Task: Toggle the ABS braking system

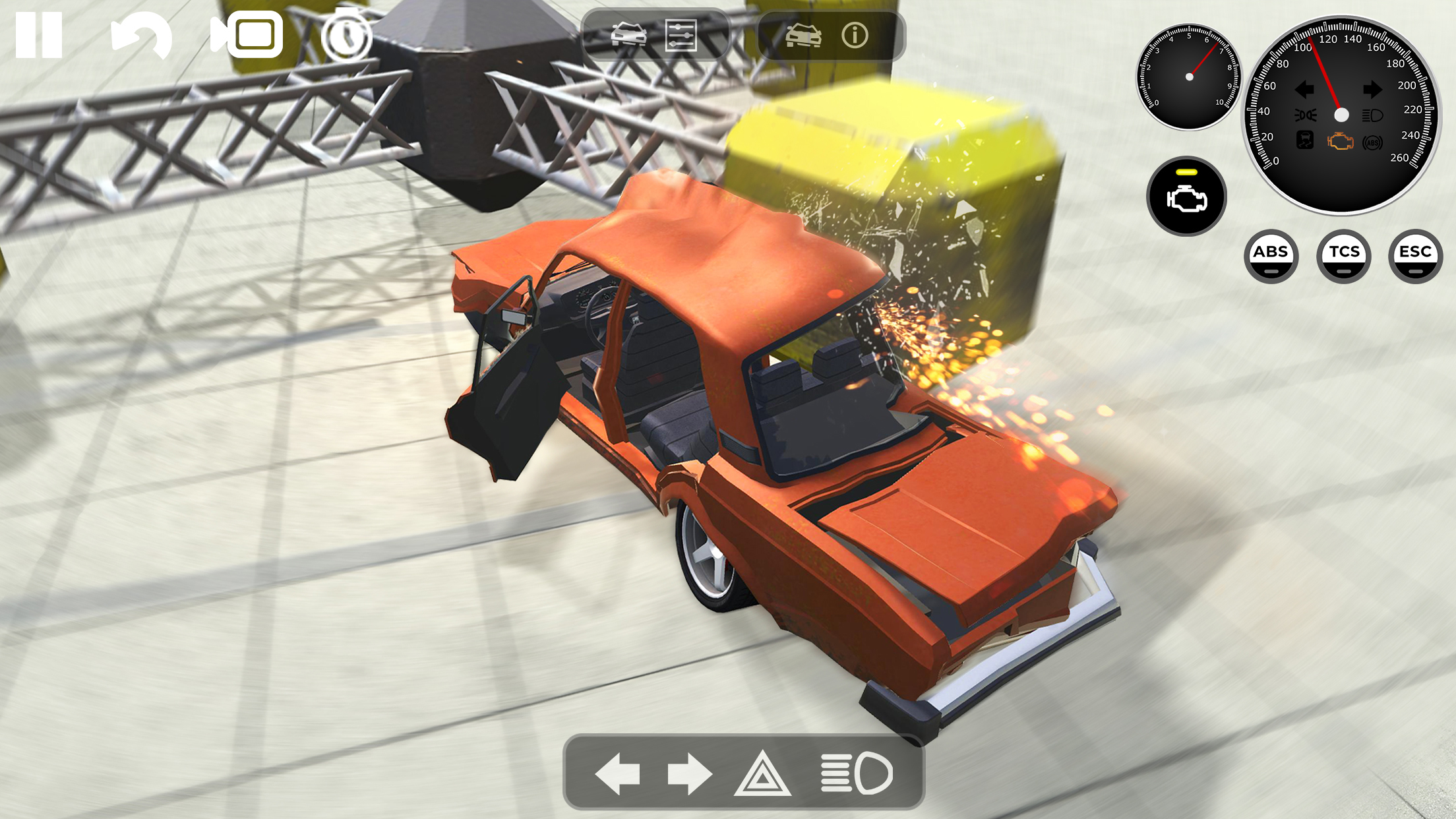Action: (1273, 256)
